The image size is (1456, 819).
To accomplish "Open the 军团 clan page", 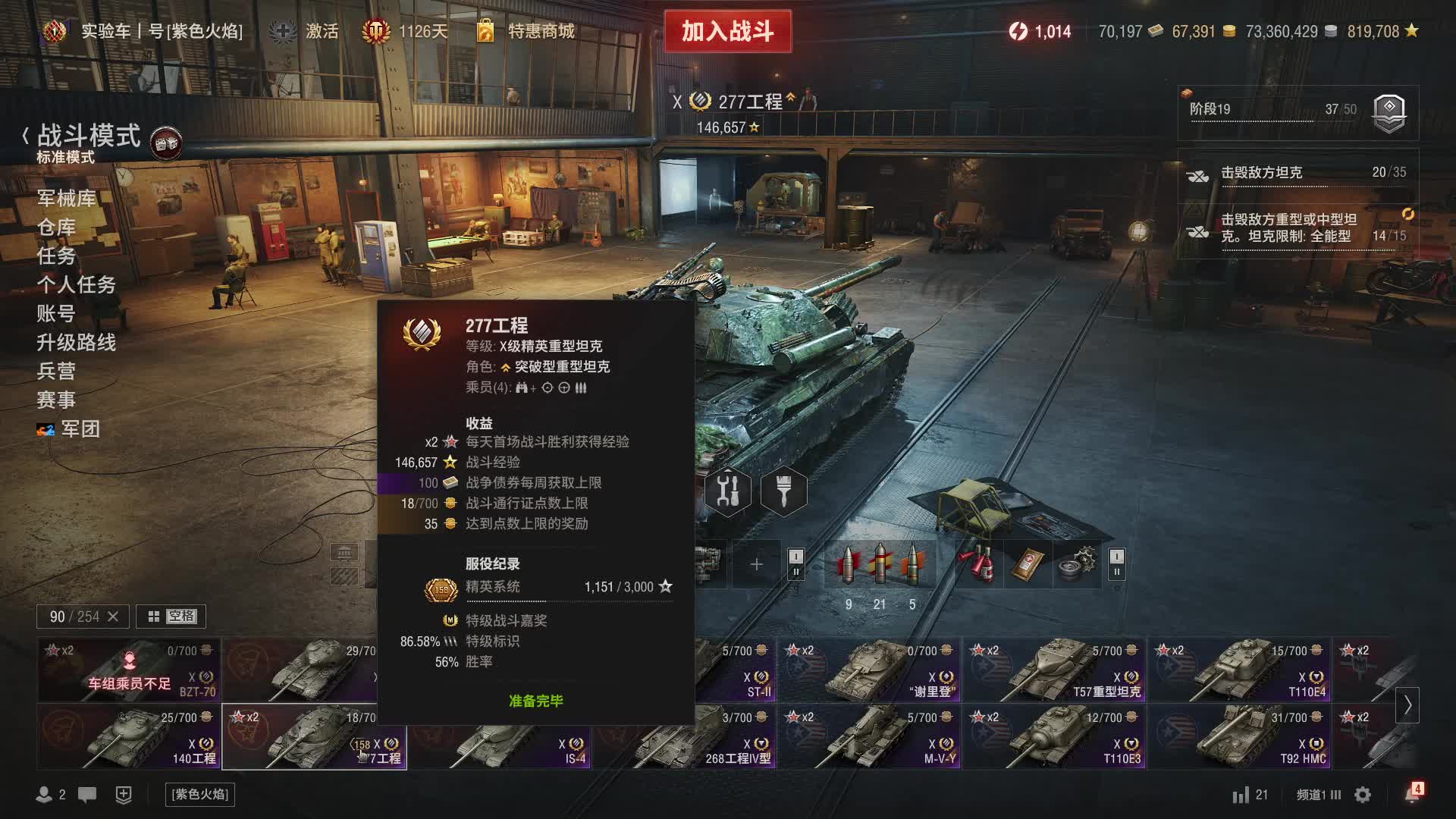I will pyautogui.click(x=80, y=429).
